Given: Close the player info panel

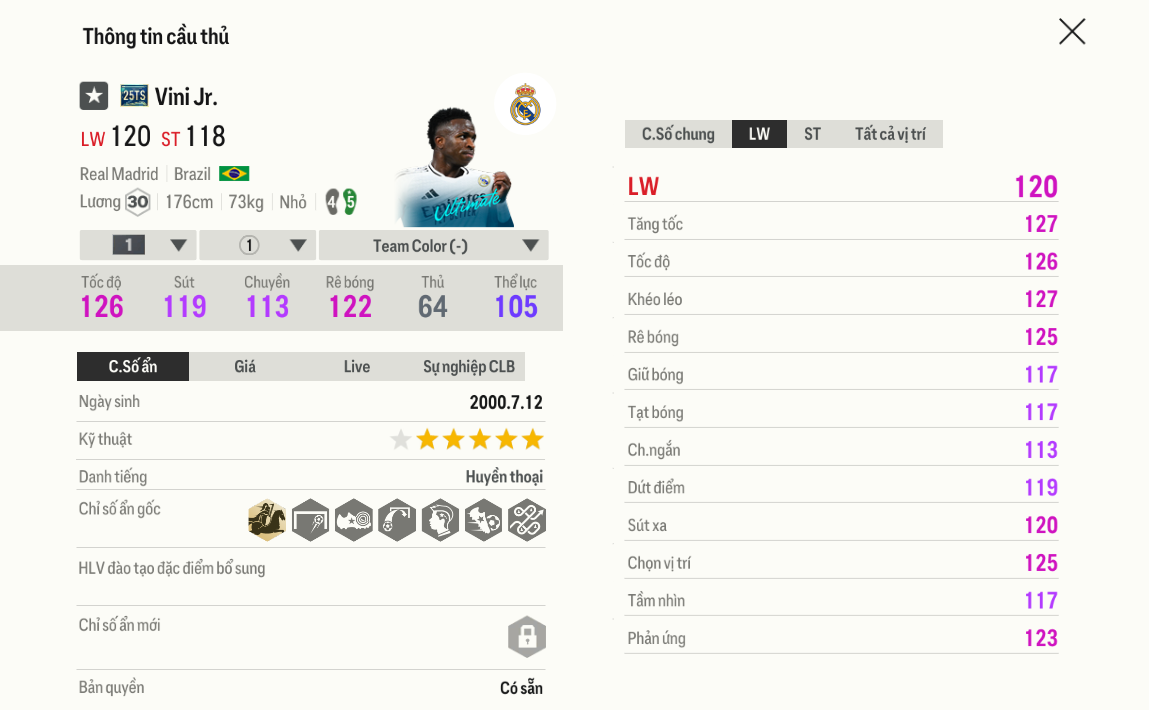Looking at the screenshot, I should point(1072,32).
